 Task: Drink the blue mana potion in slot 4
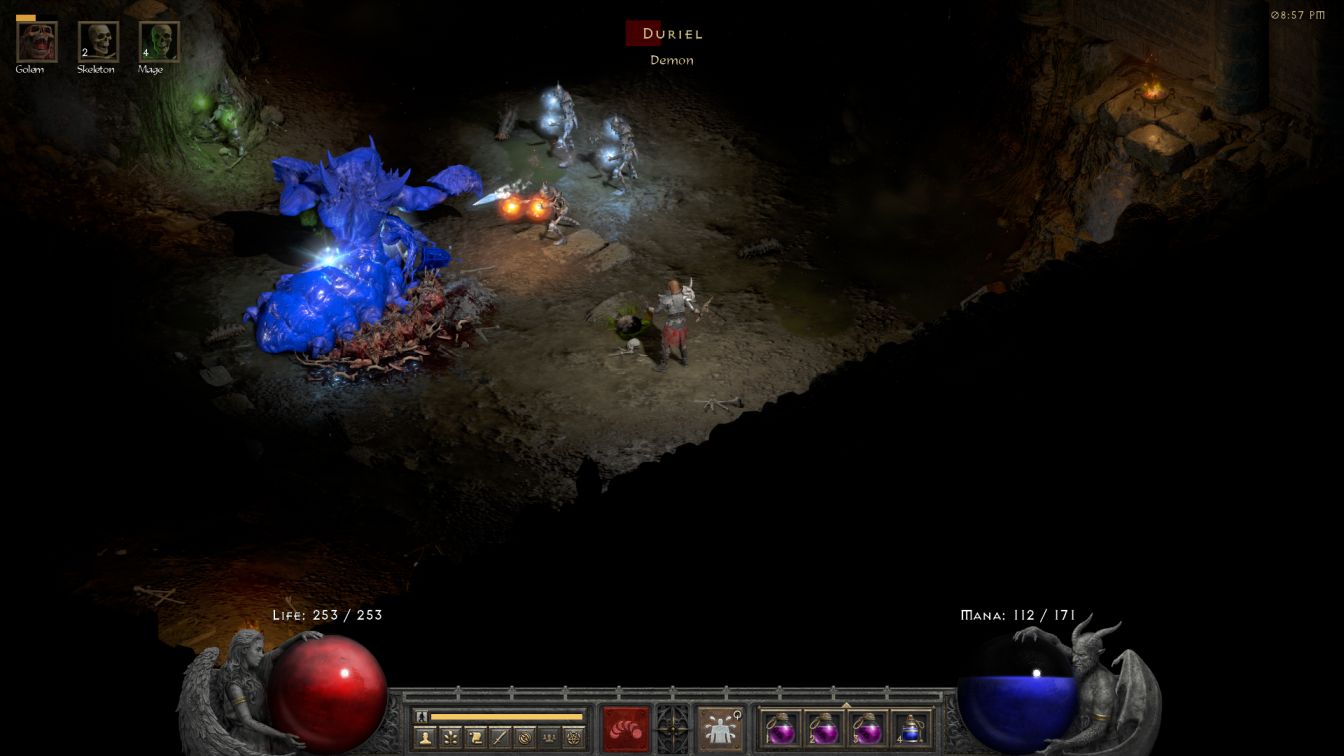tap(909, 729)
